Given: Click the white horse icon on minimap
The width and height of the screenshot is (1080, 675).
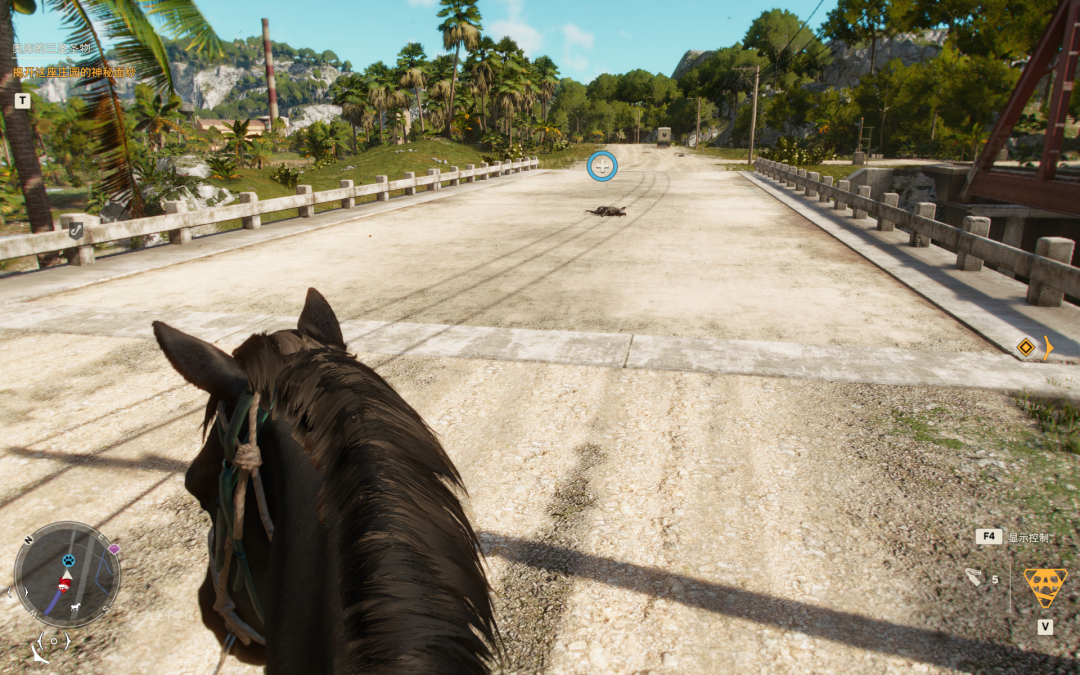Looking at the screenshot, I should (x=74, y=607).
